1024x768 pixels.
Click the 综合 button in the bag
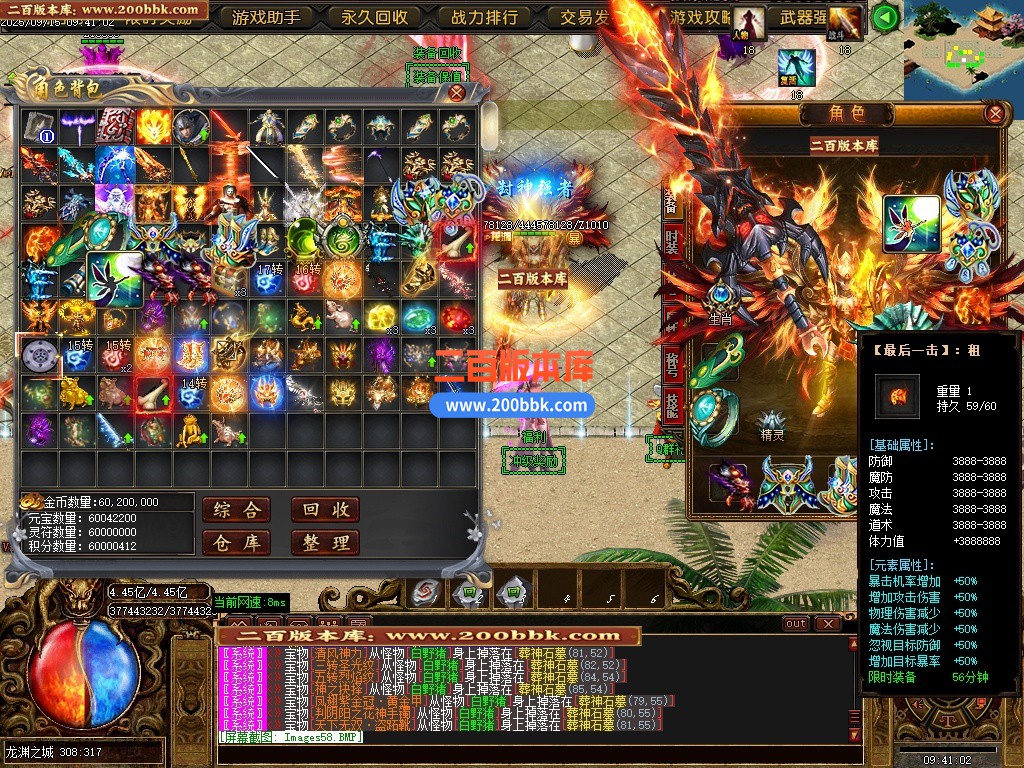(x=236, y=510)
